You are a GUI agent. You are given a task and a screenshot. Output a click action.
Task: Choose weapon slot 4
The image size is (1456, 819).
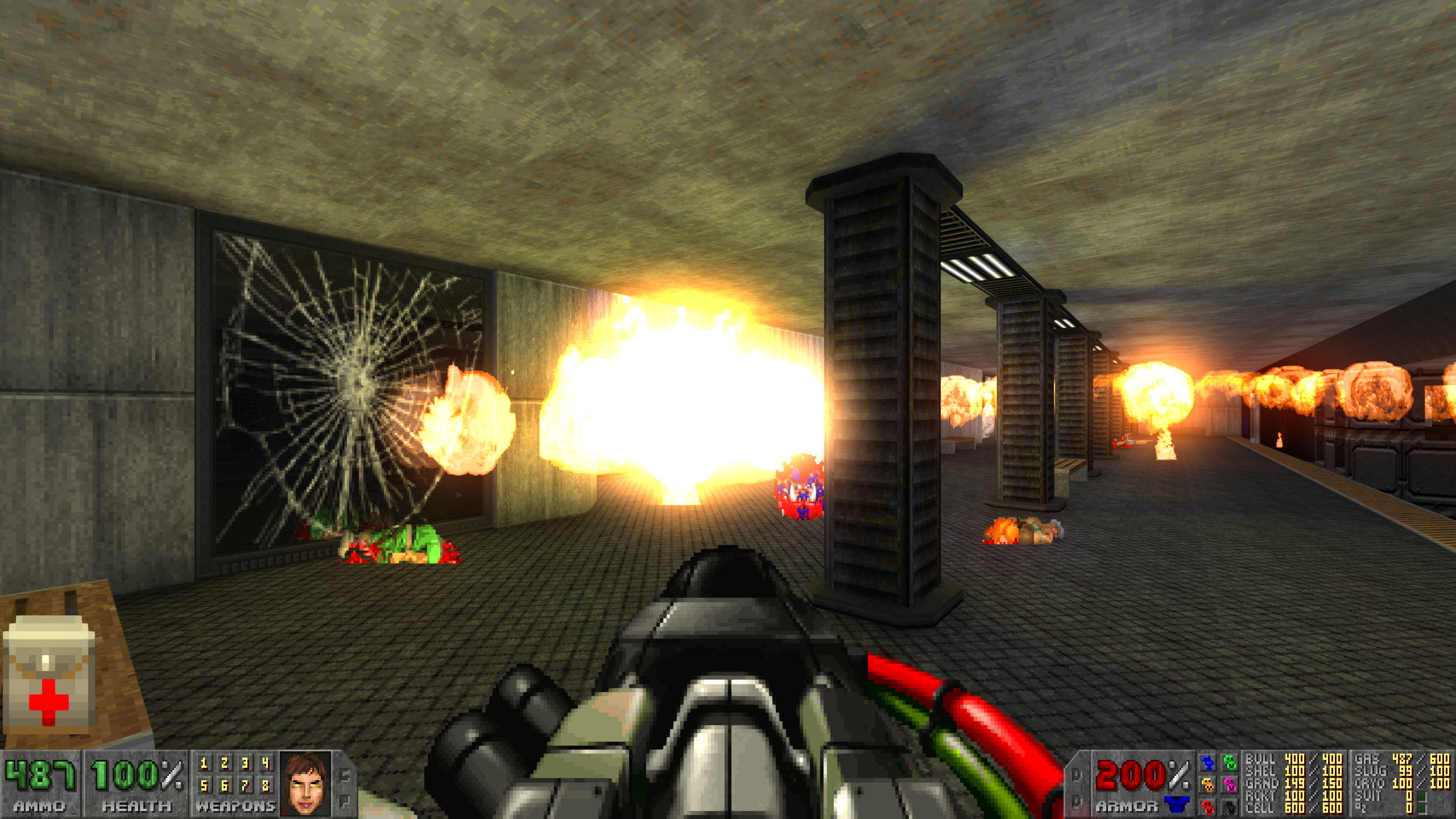coord(266,763)
